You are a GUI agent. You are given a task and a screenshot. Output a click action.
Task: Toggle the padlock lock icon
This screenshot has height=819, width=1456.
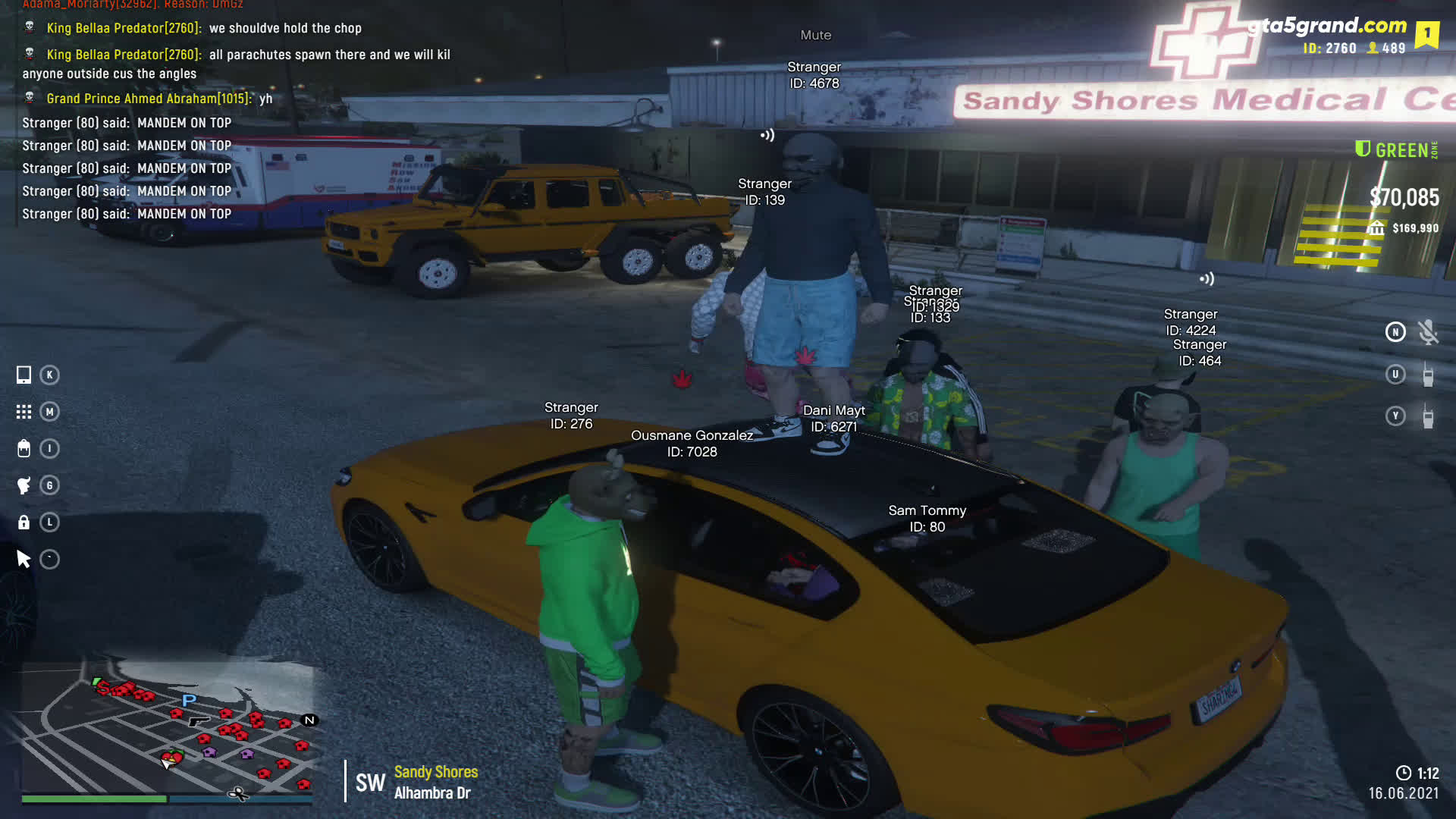(24, 522)
